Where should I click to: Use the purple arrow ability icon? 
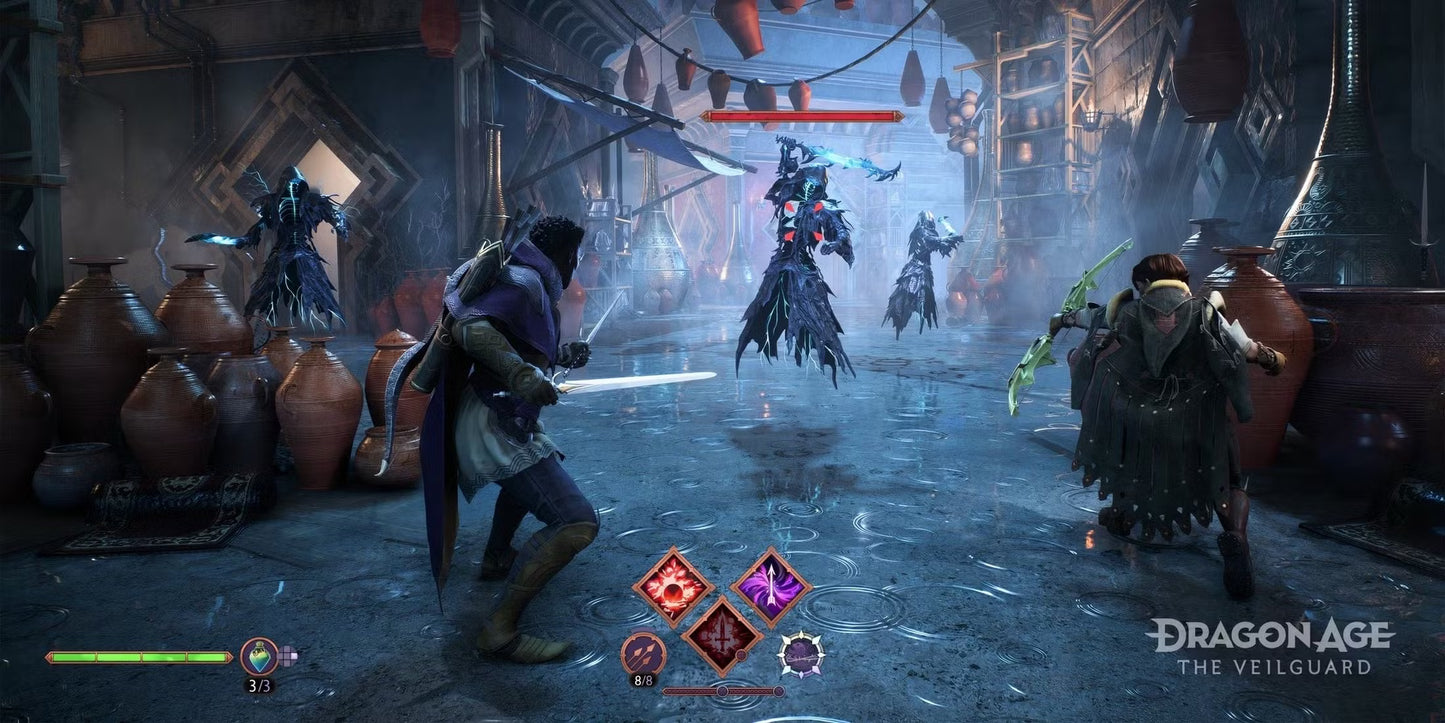point(770,583)
